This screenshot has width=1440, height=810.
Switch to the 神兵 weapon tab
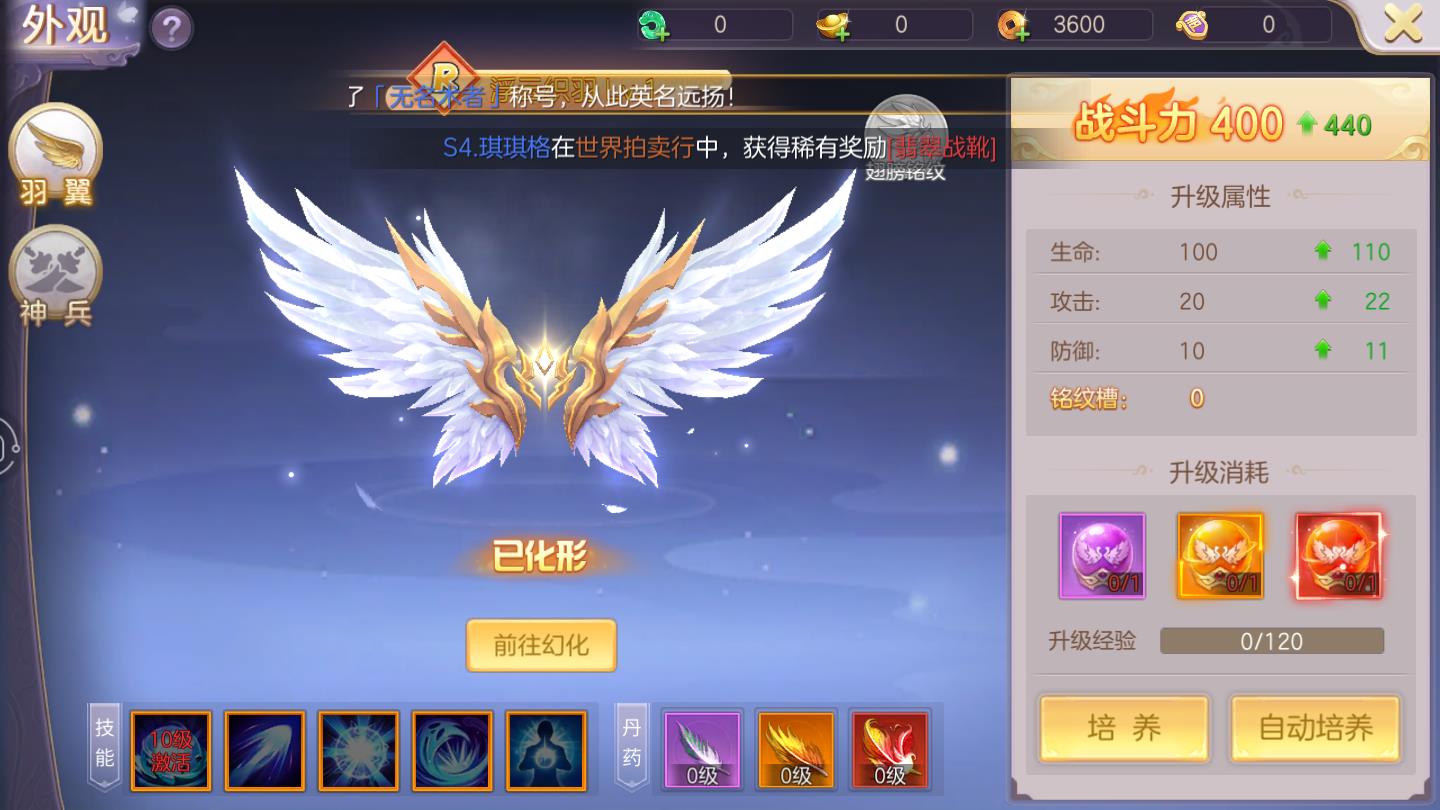click(57, 270)
